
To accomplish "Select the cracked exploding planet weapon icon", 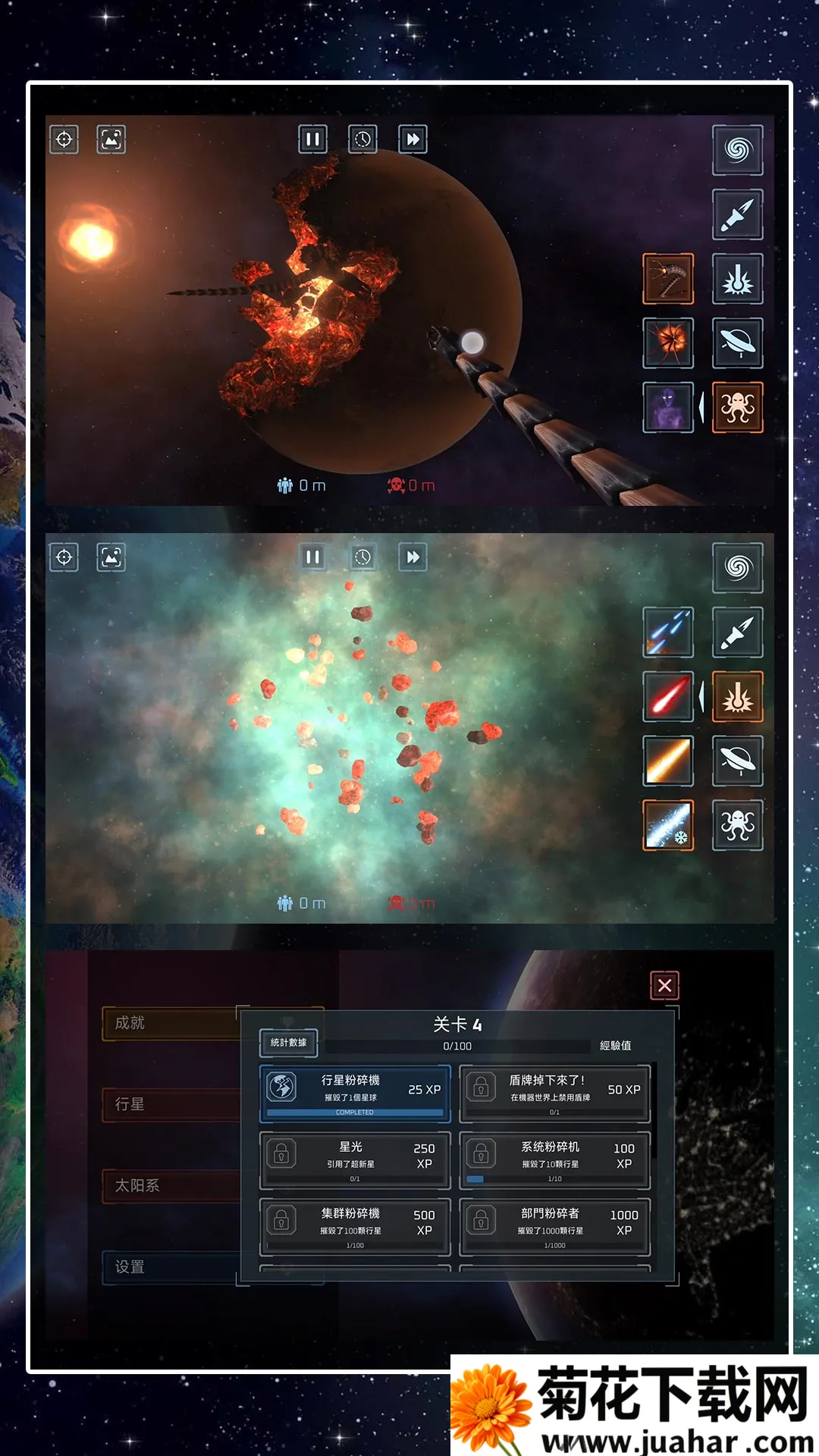I will click(668, 343).
